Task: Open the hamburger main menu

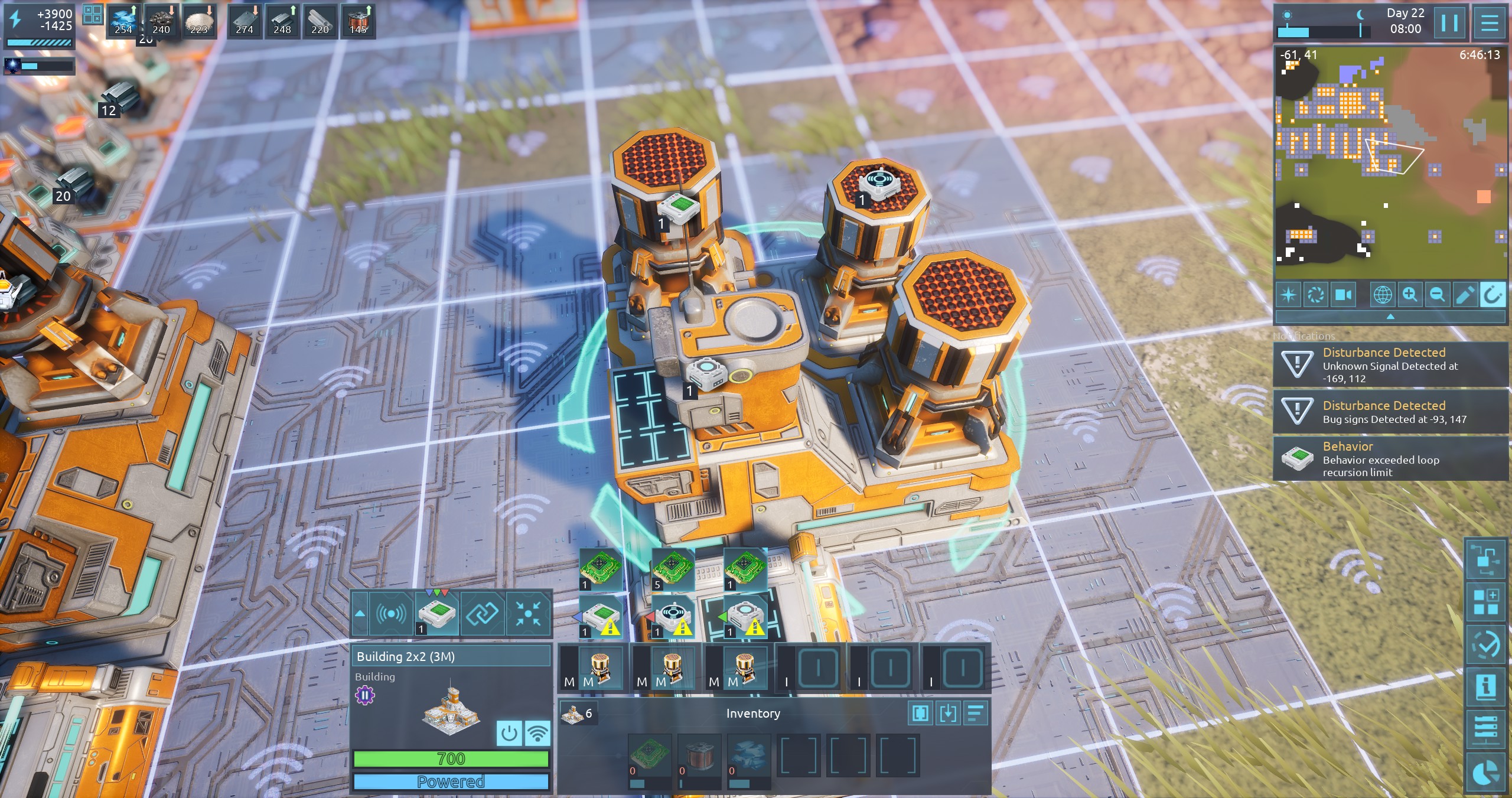Action: coord(1490,24)
